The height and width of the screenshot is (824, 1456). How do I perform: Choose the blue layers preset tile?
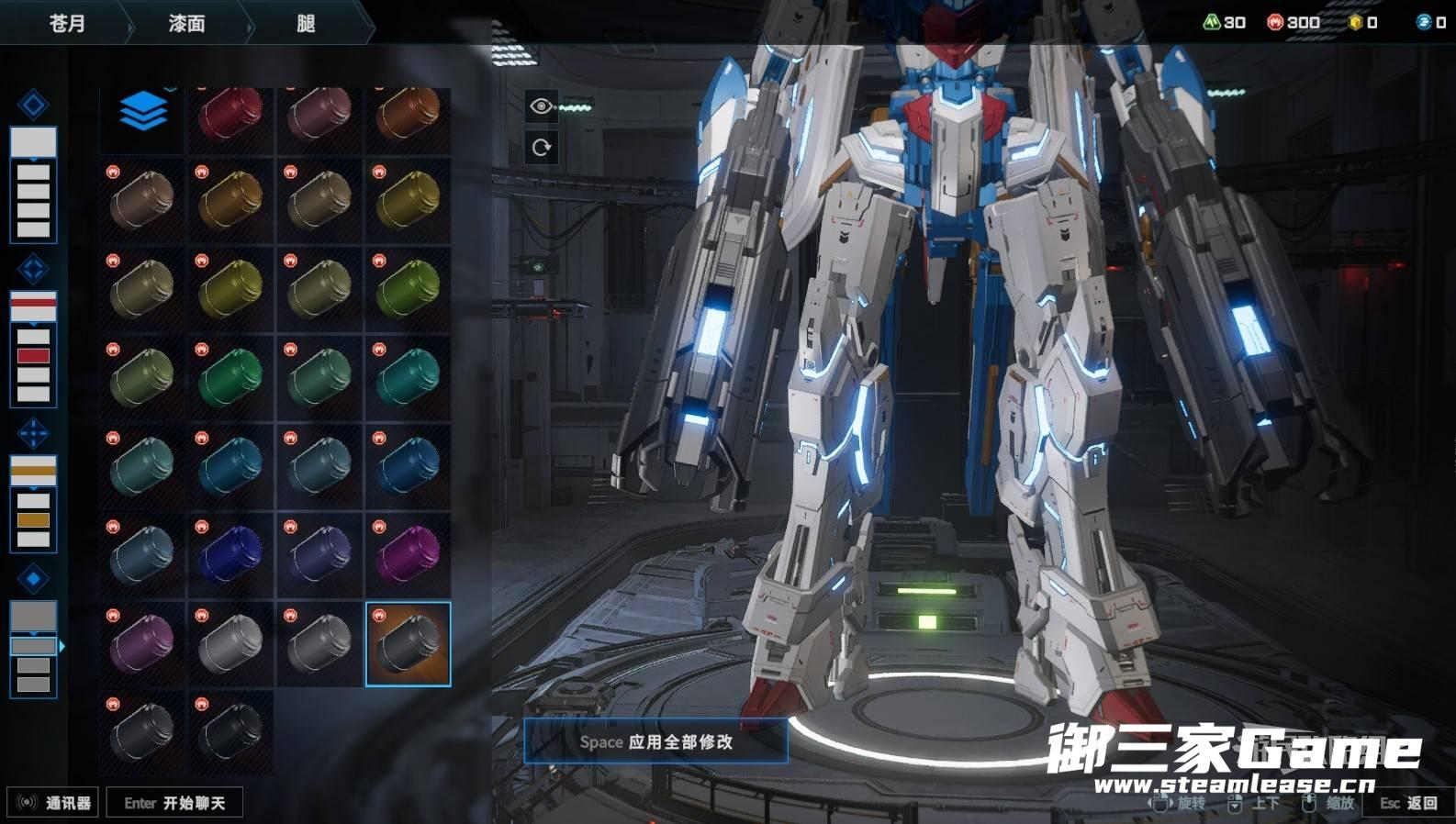(x=142, y=113)
